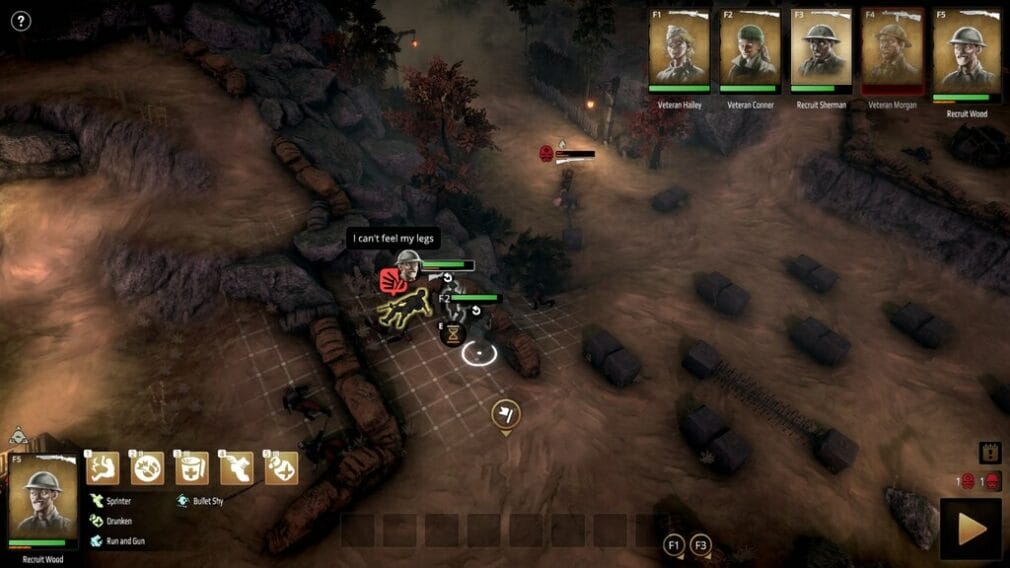Image resolution: width=1010 pixels, height=568 pixels.
Task: Click the selected soldier's large portrait panel
Action: [x=43, y=500]
